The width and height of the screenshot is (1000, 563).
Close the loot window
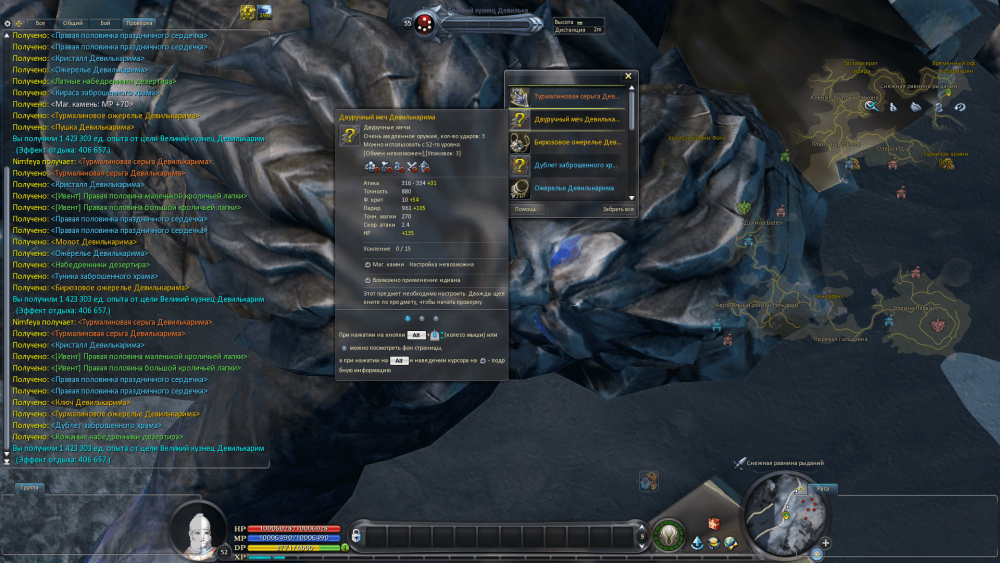click(628, 76)
